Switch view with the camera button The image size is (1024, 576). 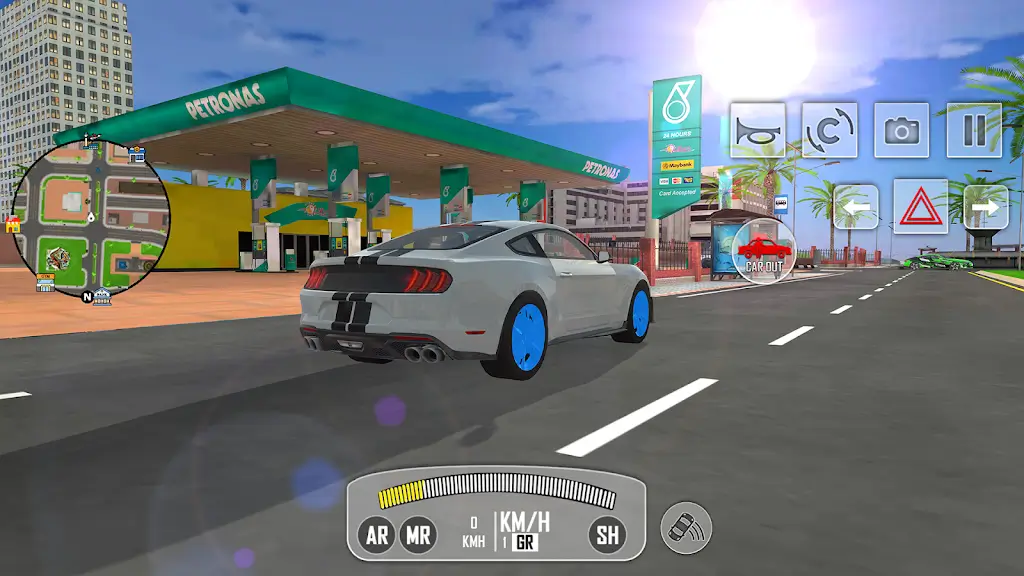pos(901,130)
